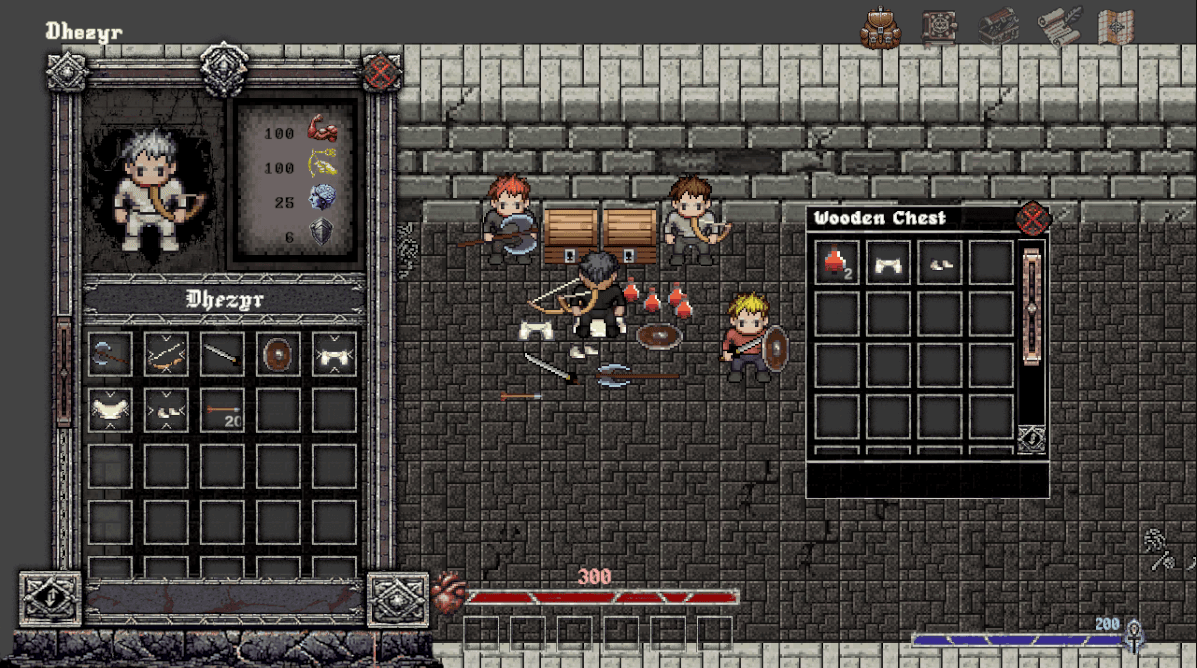Grab the white trousers from the Wooden Chest
This screenshot has width=1197, height=668.
tap(889, 263)
